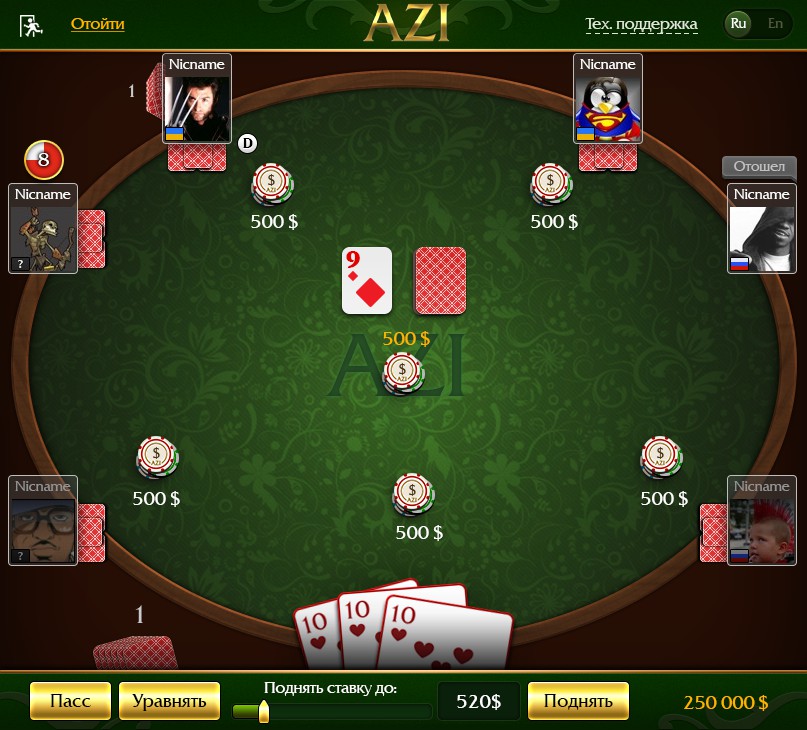Select the Ru language option
The image size is (807, 730).
pos(739,23)
